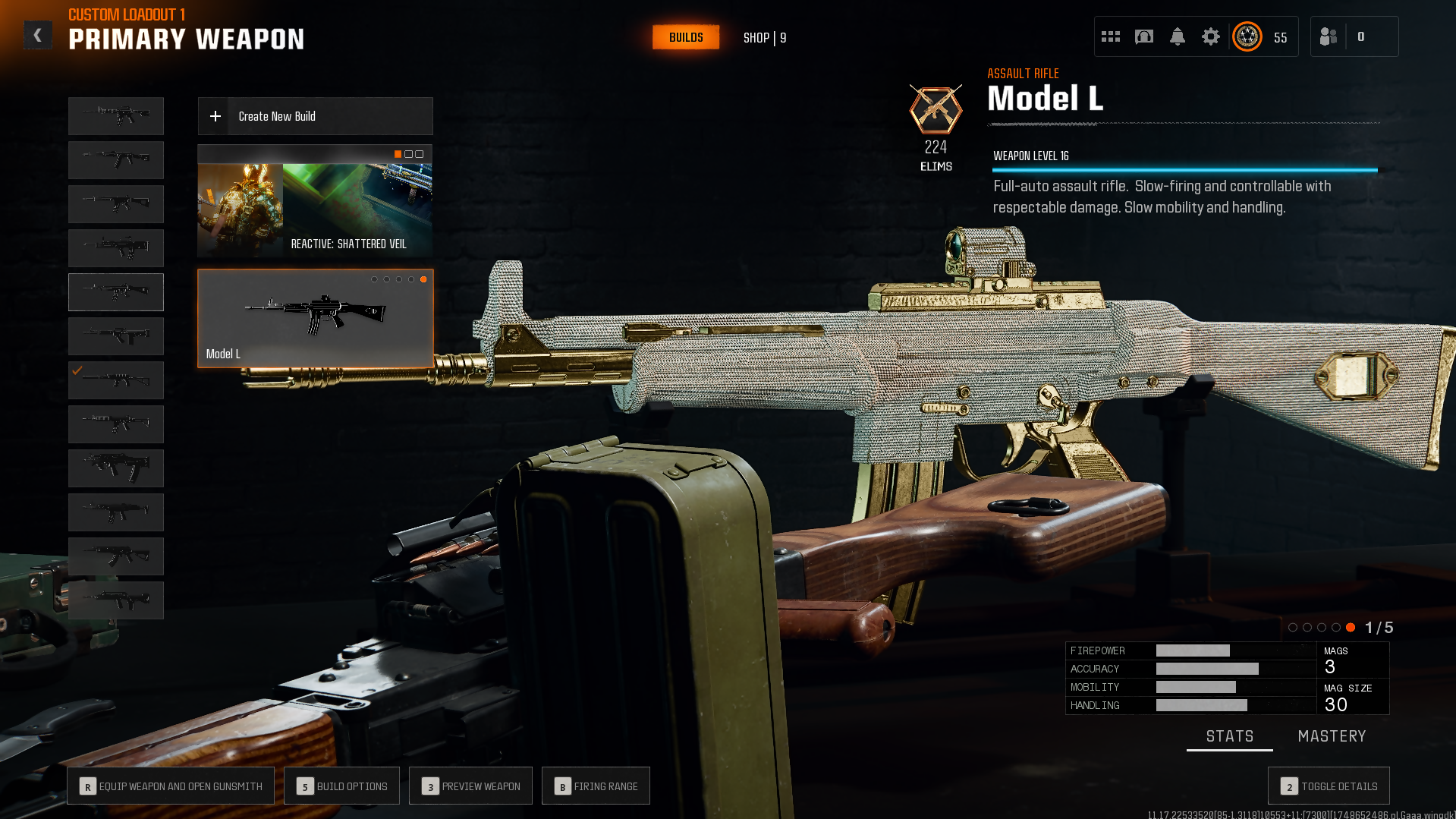This screenshot has width=1456, height=819.
Task: Select the Reactive: Shattered Veil build
Action: click(315, 201)
